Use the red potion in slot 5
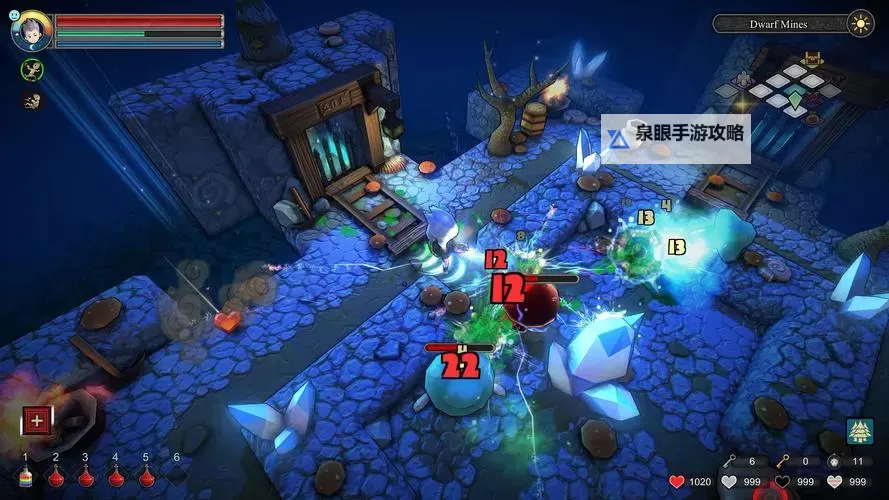Image resolution: width=889 pixels, height=500 pixels. point(147,476)
